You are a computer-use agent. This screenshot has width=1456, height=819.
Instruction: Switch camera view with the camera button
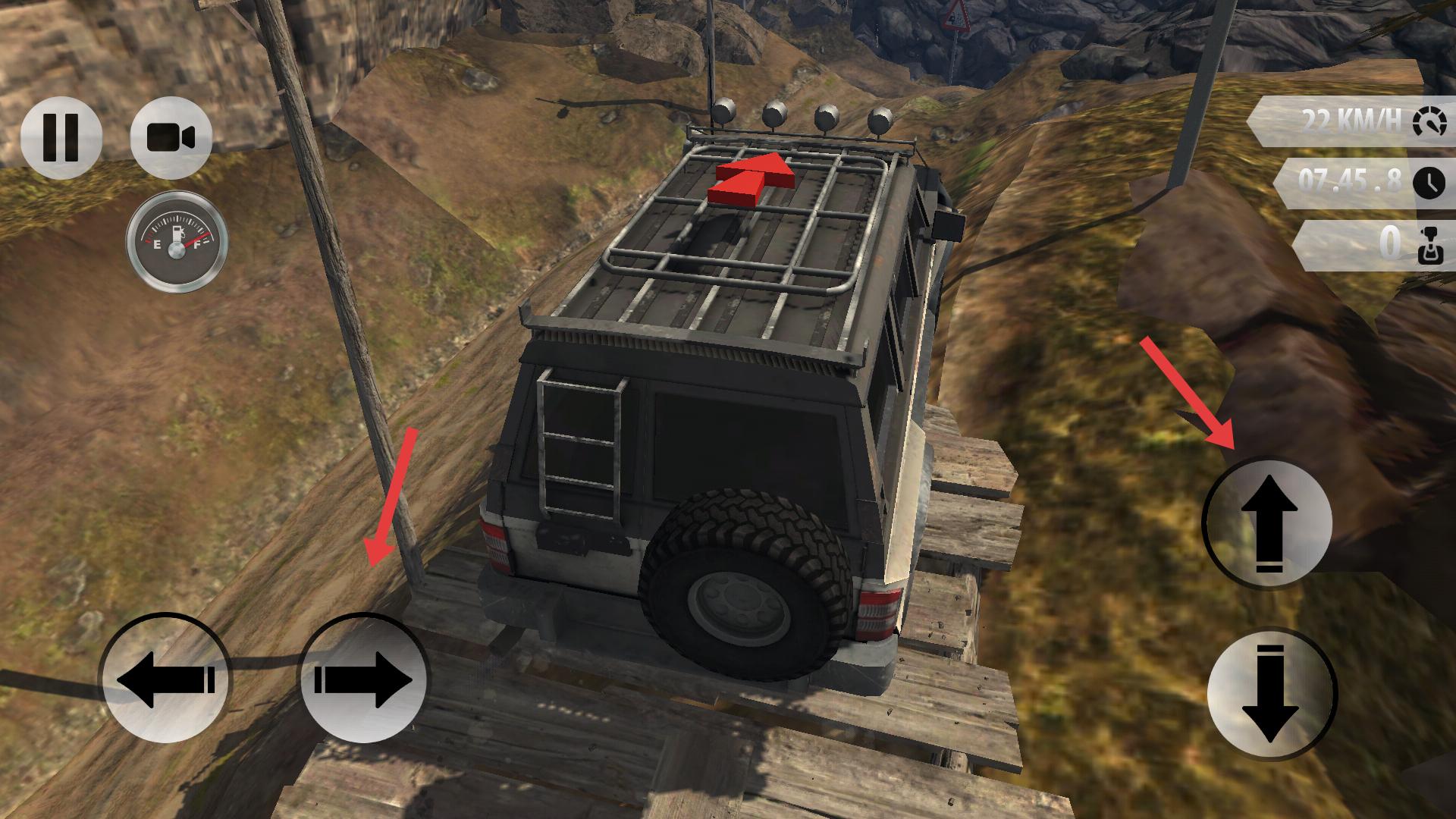pyautogui.click(x=171, y=138)
